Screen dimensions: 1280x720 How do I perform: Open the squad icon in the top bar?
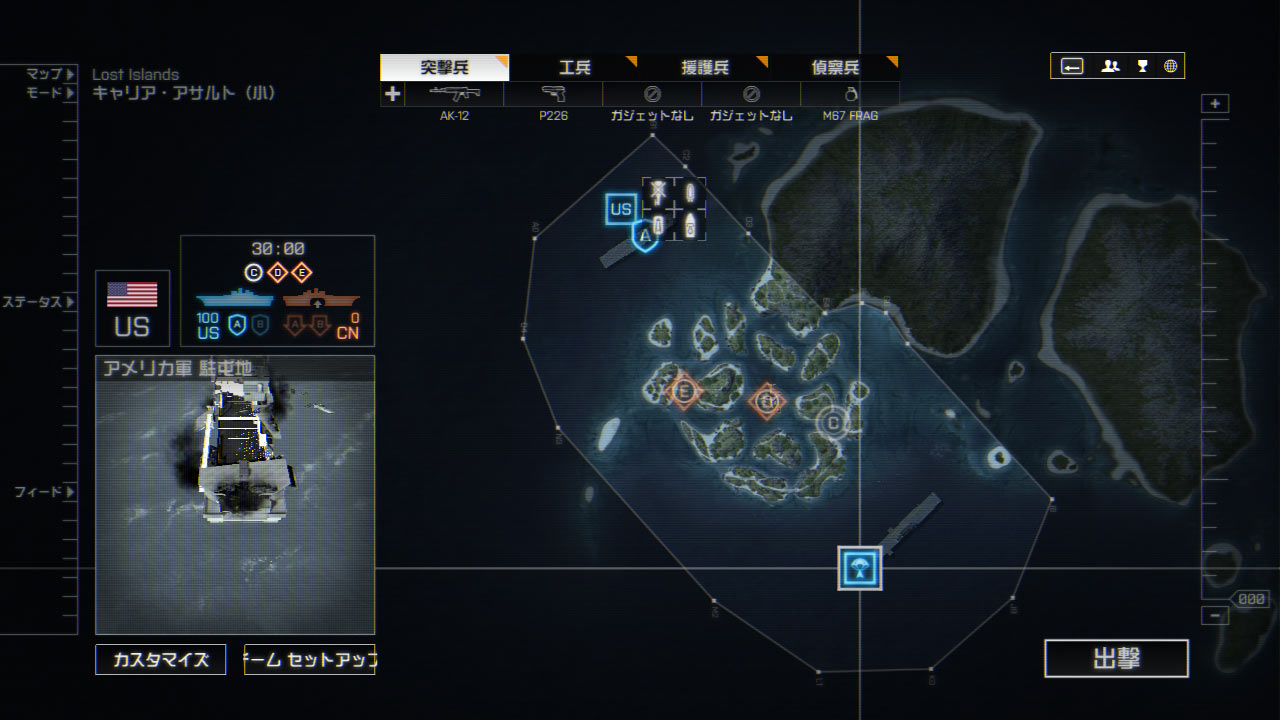[1110, 66]
